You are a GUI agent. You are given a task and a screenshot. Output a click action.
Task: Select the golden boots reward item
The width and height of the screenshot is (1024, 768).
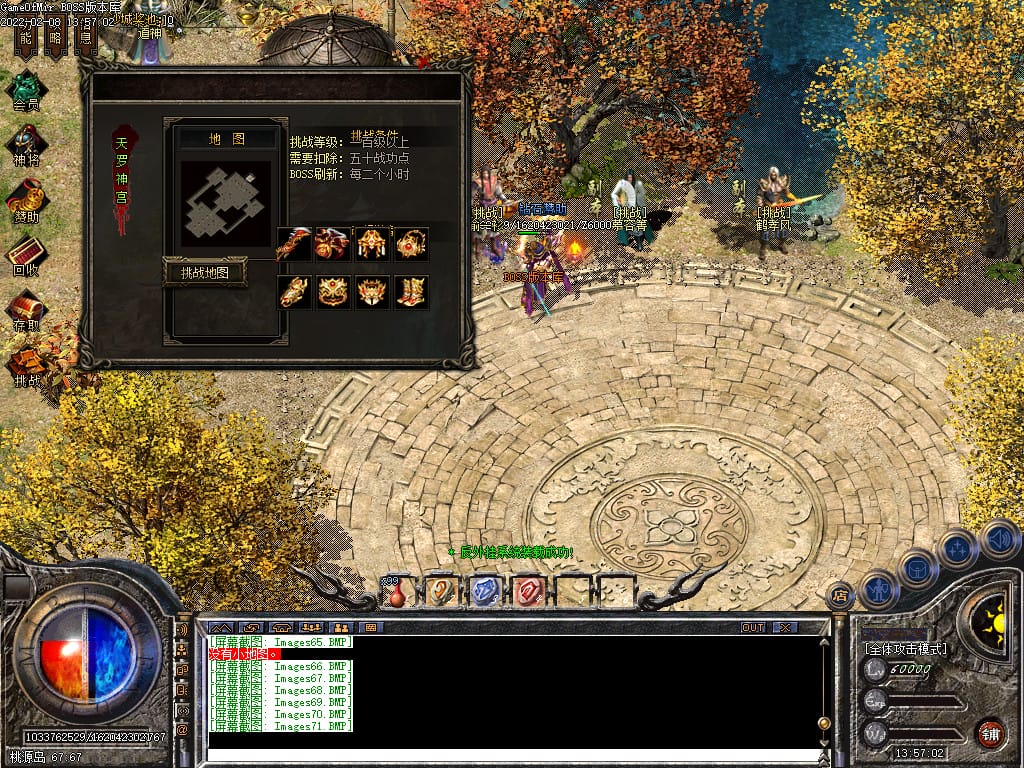(x=411, y=292)
